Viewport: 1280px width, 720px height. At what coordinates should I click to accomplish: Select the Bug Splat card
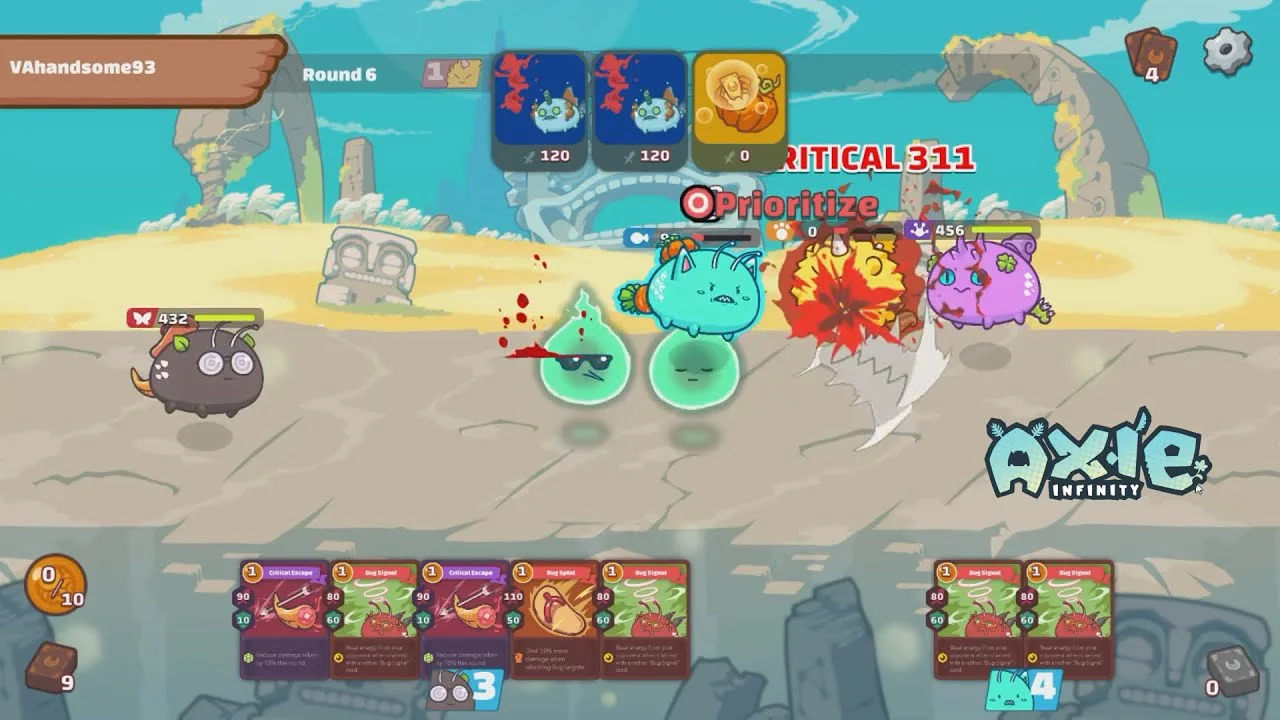pyautogui.click(x=553, y=617)
